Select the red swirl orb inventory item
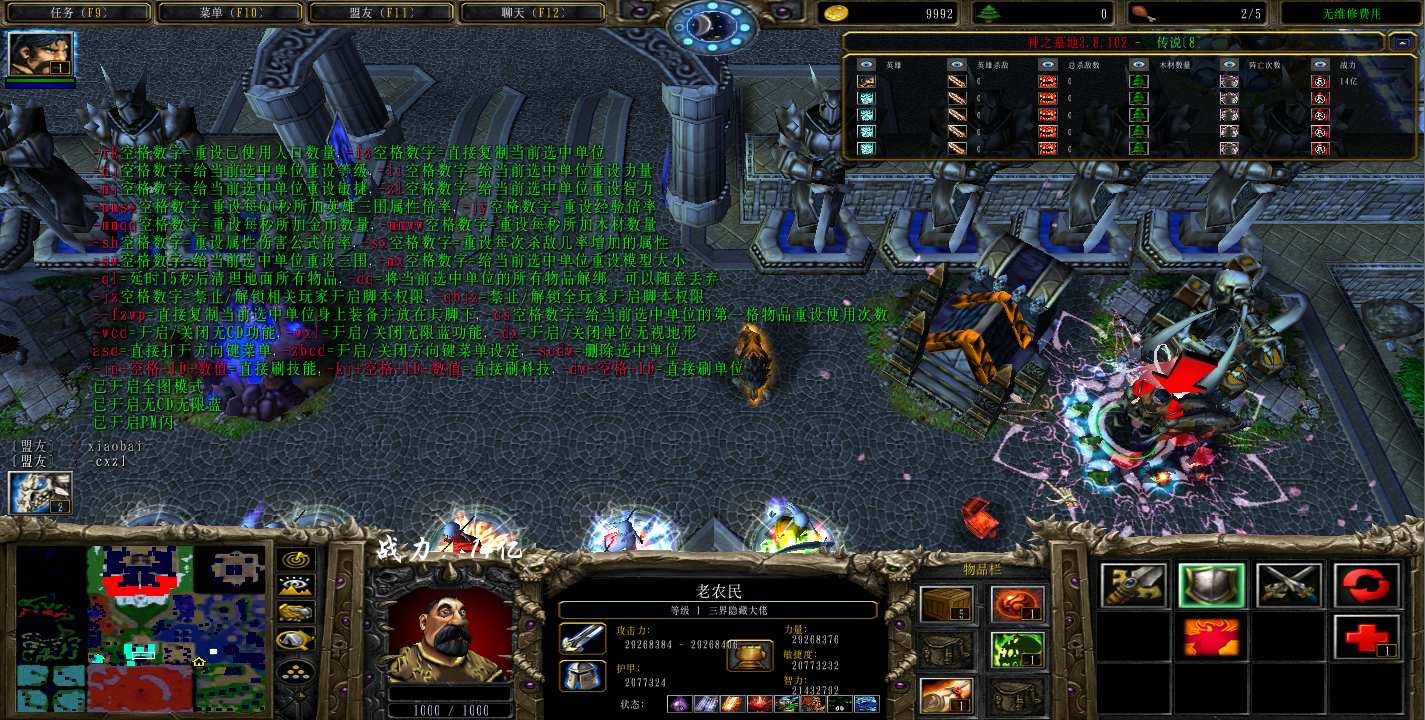1425x720 pixels. 1016,605
